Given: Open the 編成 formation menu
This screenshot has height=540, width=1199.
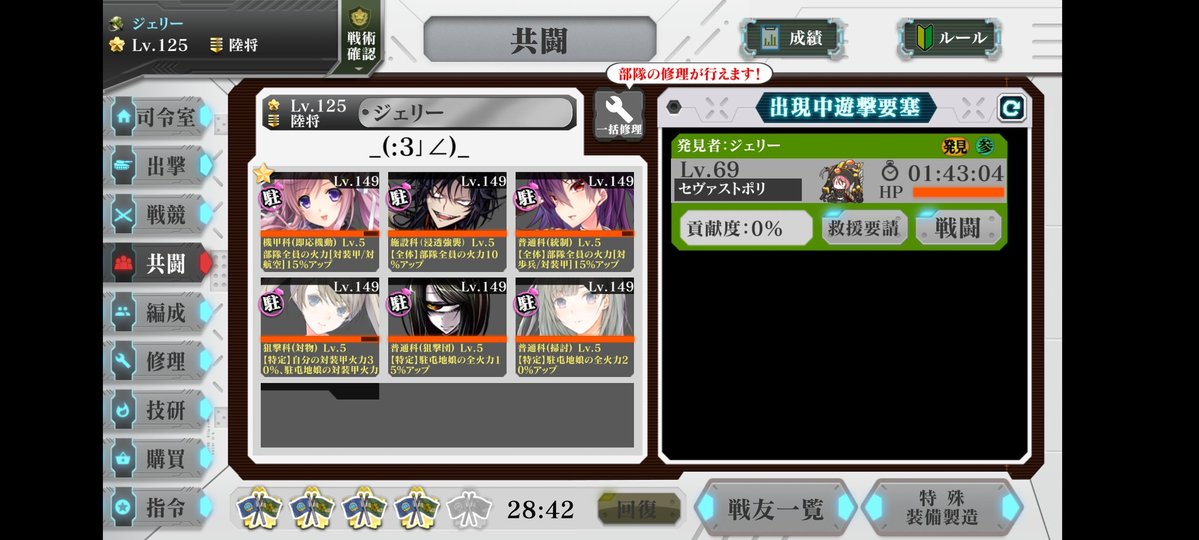Looking at the screenshot, I should click(x=160, y=312).
